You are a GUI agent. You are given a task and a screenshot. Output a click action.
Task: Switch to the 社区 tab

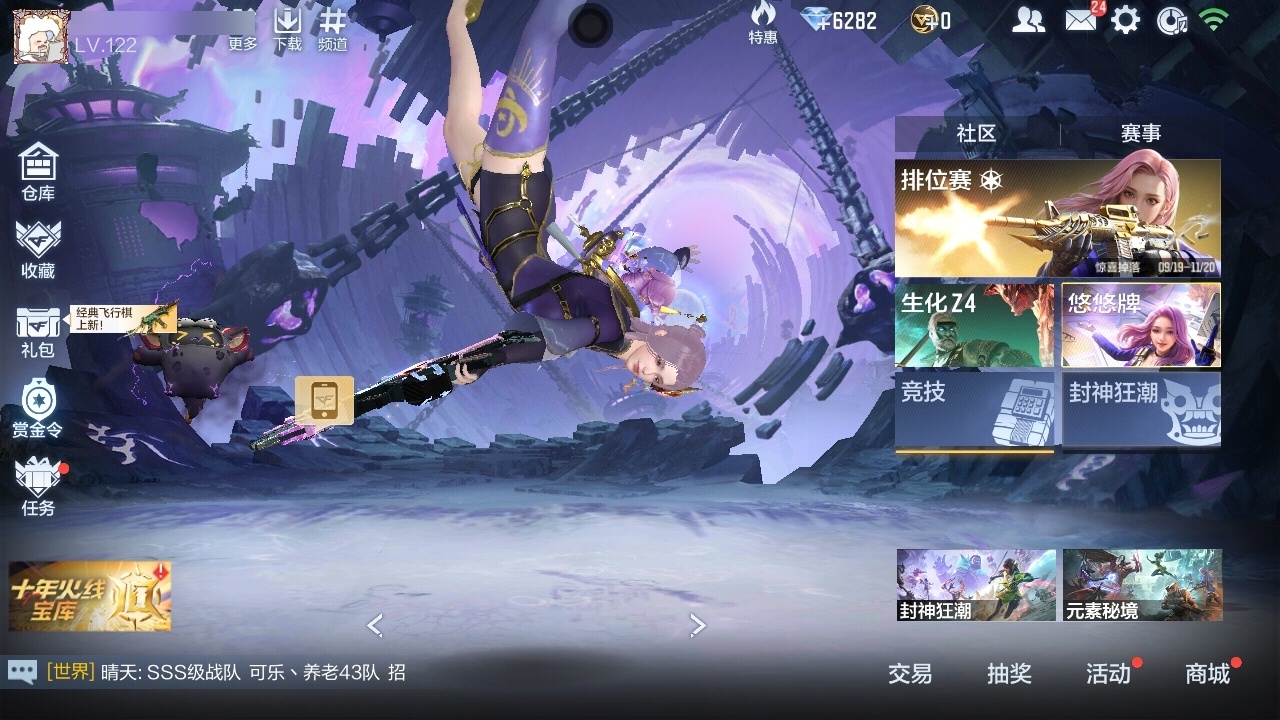[978, 132]
